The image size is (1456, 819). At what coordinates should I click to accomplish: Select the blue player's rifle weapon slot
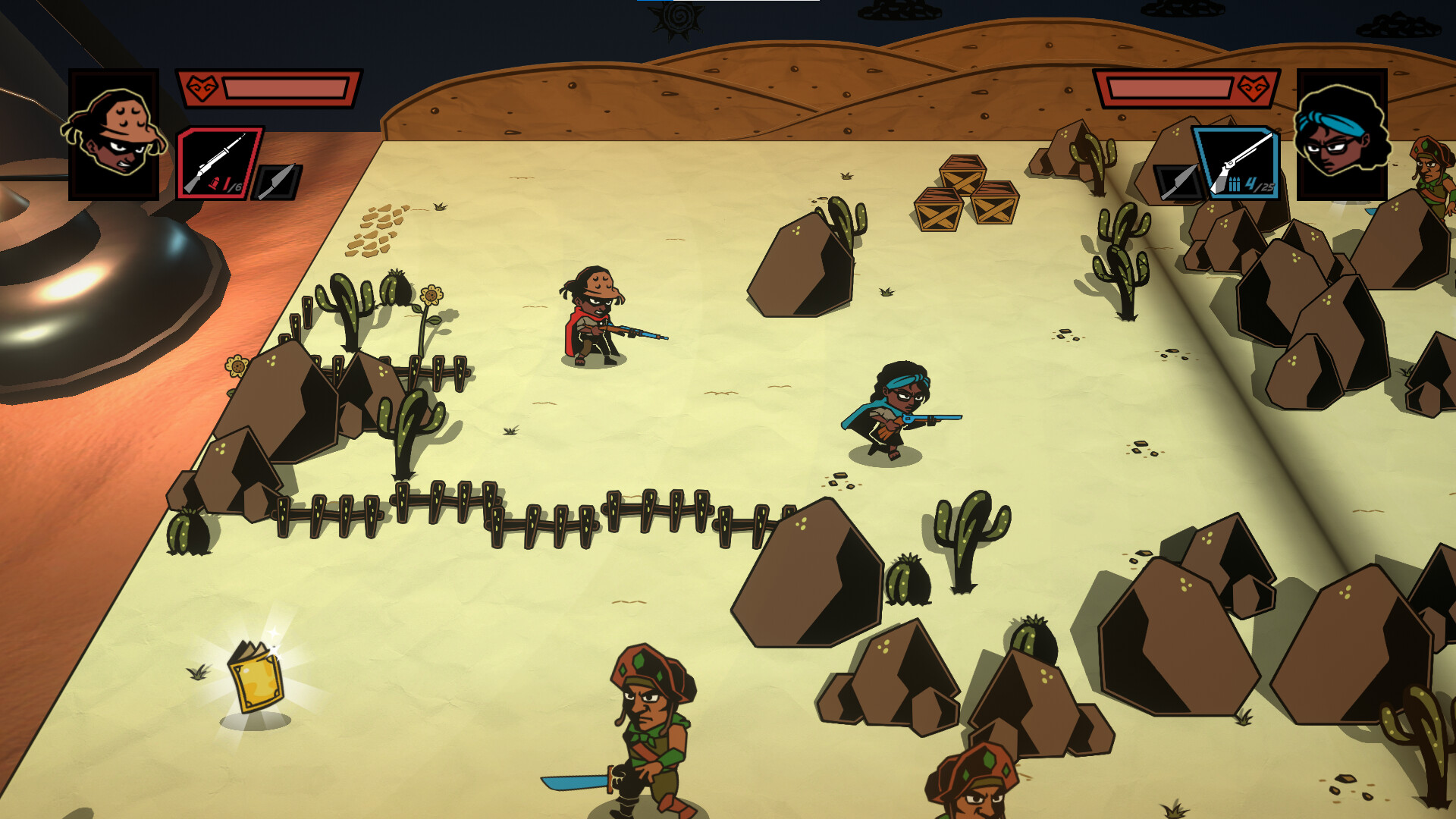1237,163
